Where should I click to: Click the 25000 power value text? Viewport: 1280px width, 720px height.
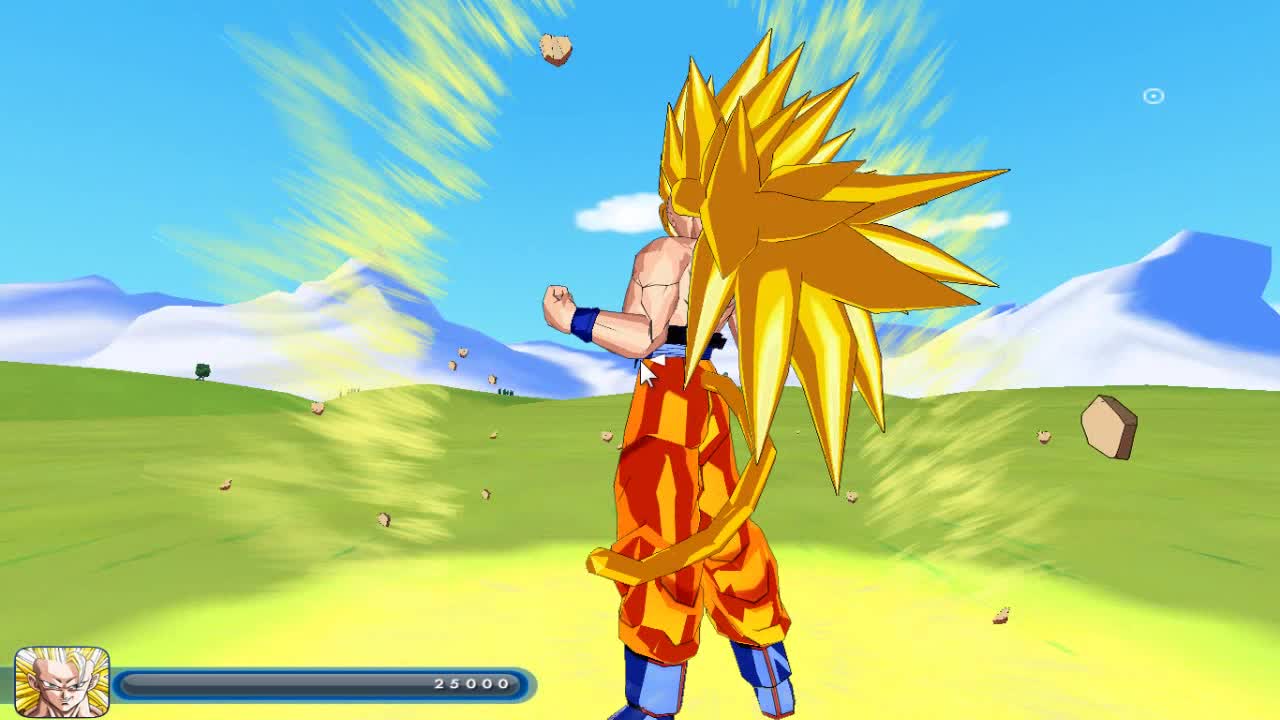[x=475, y=684]
